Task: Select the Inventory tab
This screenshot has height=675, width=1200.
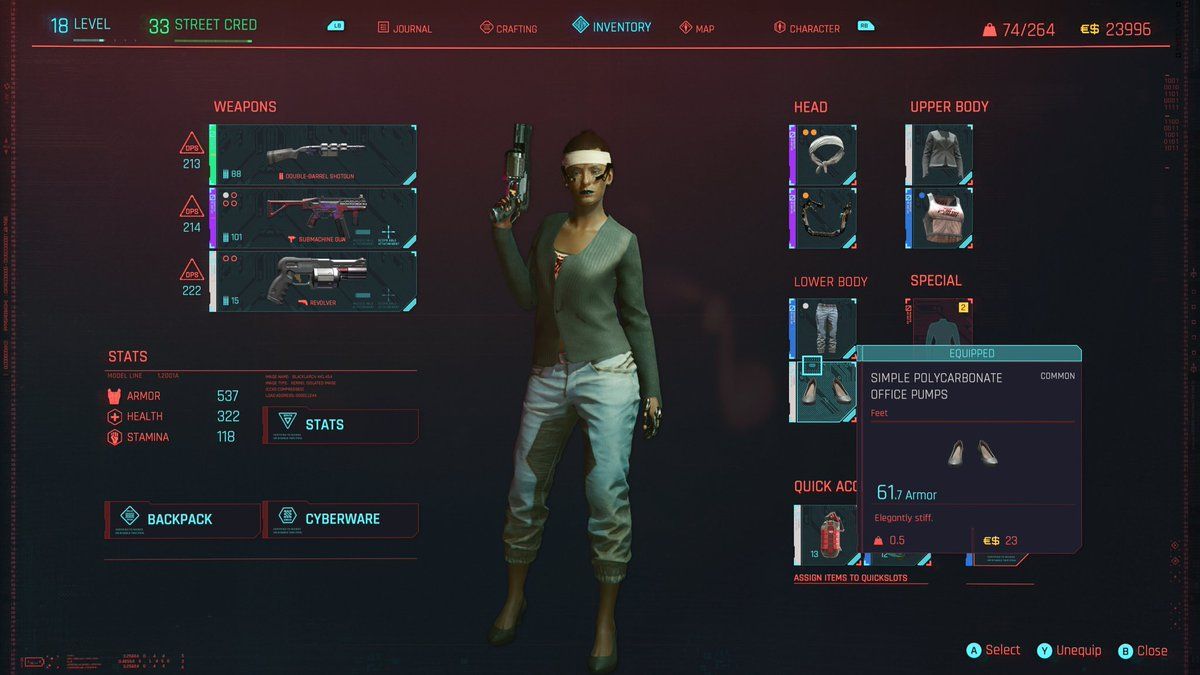Action: pos(611,27)
